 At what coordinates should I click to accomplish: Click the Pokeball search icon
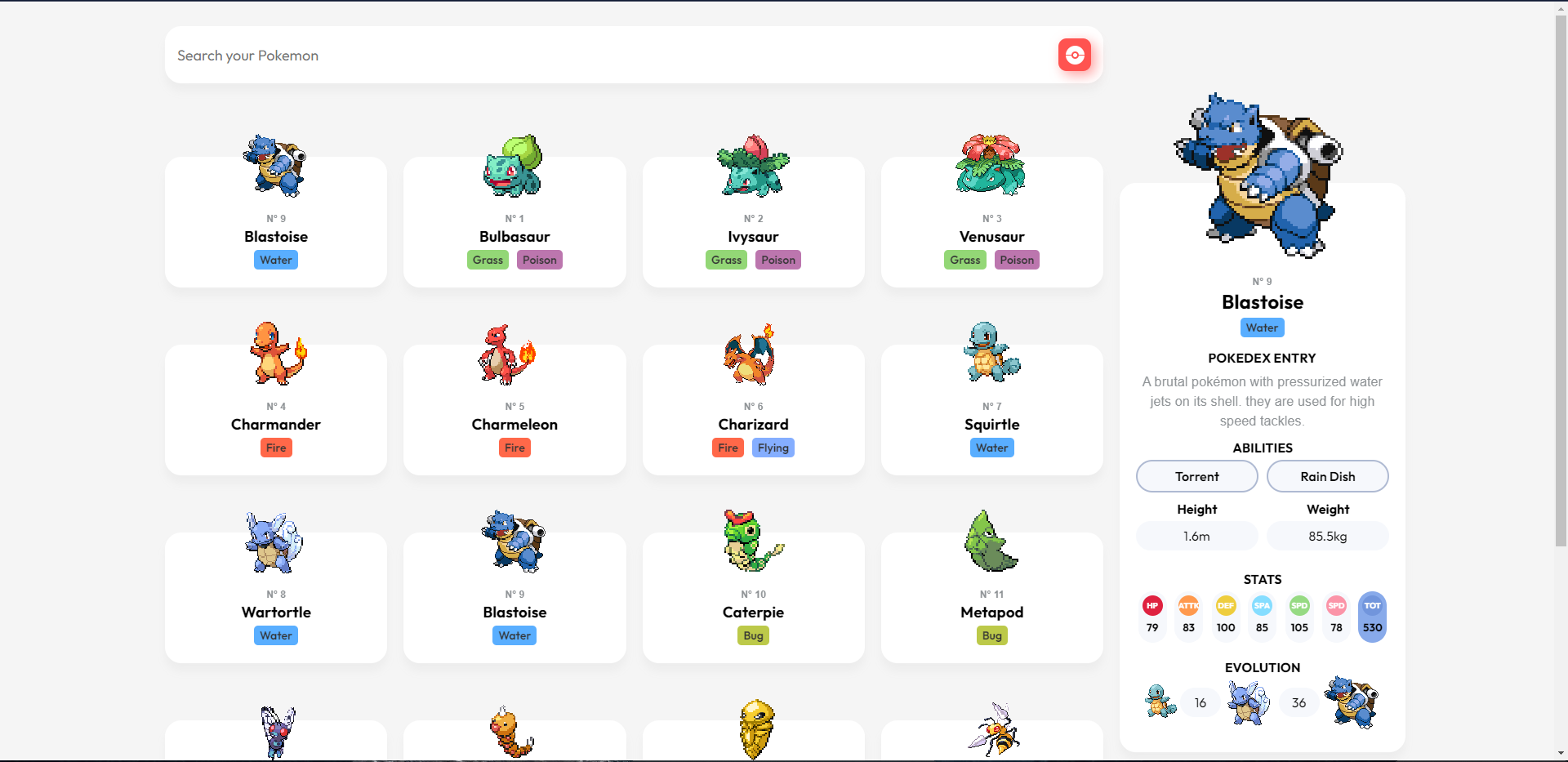pos(1074,55)
